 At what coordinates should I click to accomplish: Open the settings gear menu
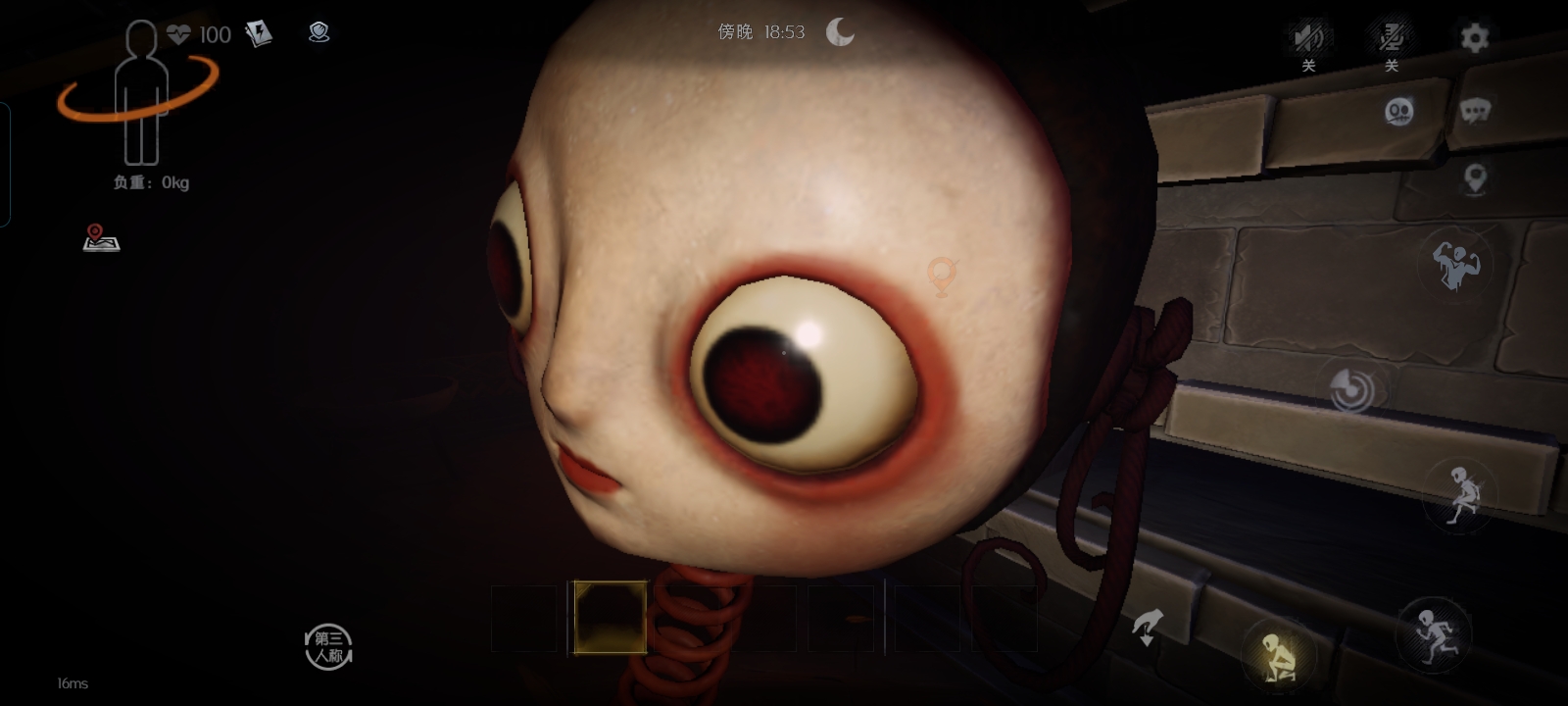(x=1474, y=38)
